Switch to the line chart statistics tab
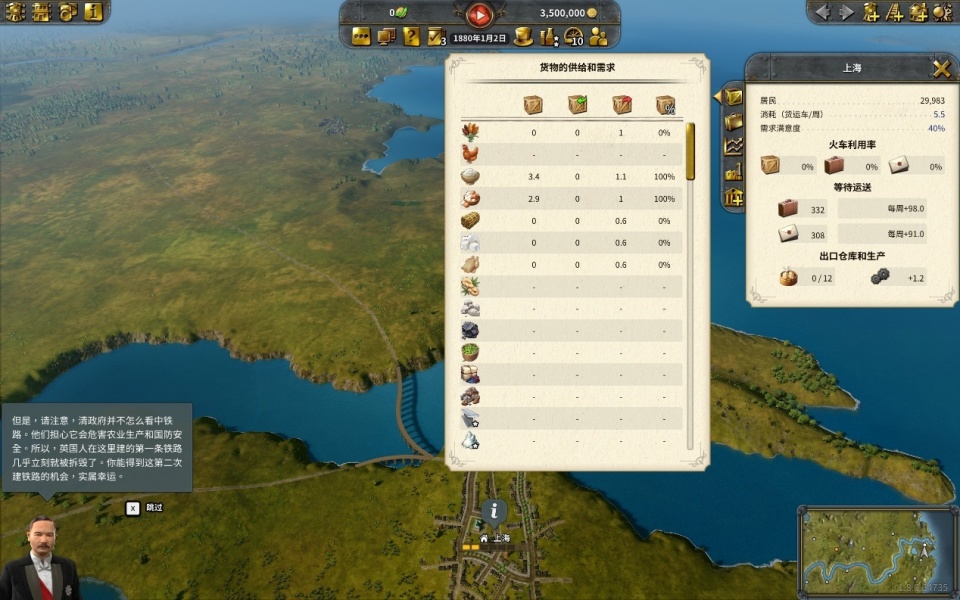 [734, 146]
